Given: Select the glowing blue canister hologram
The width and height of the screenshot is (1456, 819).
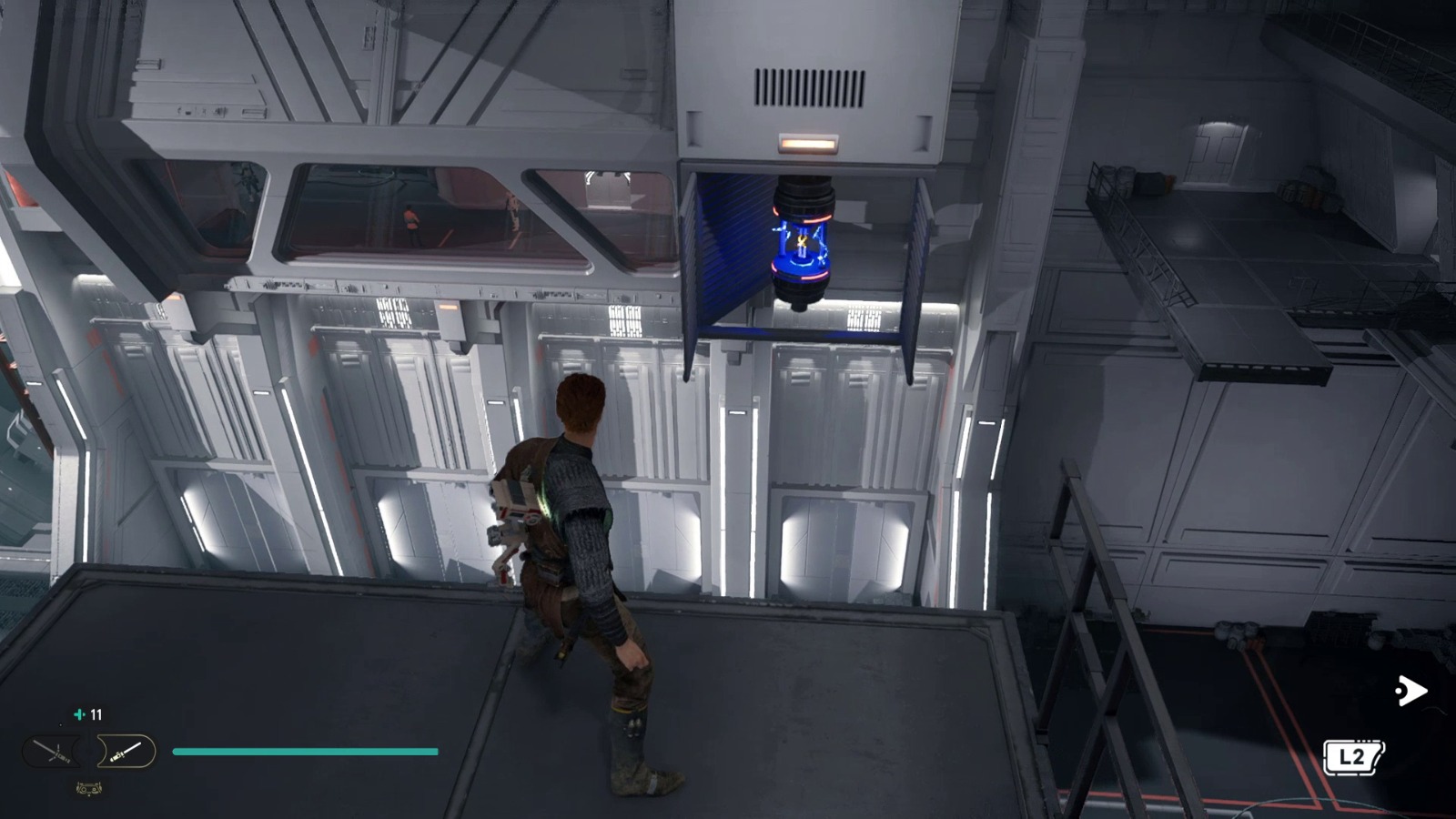Looking at the screenshot, I should click(801, 241).
